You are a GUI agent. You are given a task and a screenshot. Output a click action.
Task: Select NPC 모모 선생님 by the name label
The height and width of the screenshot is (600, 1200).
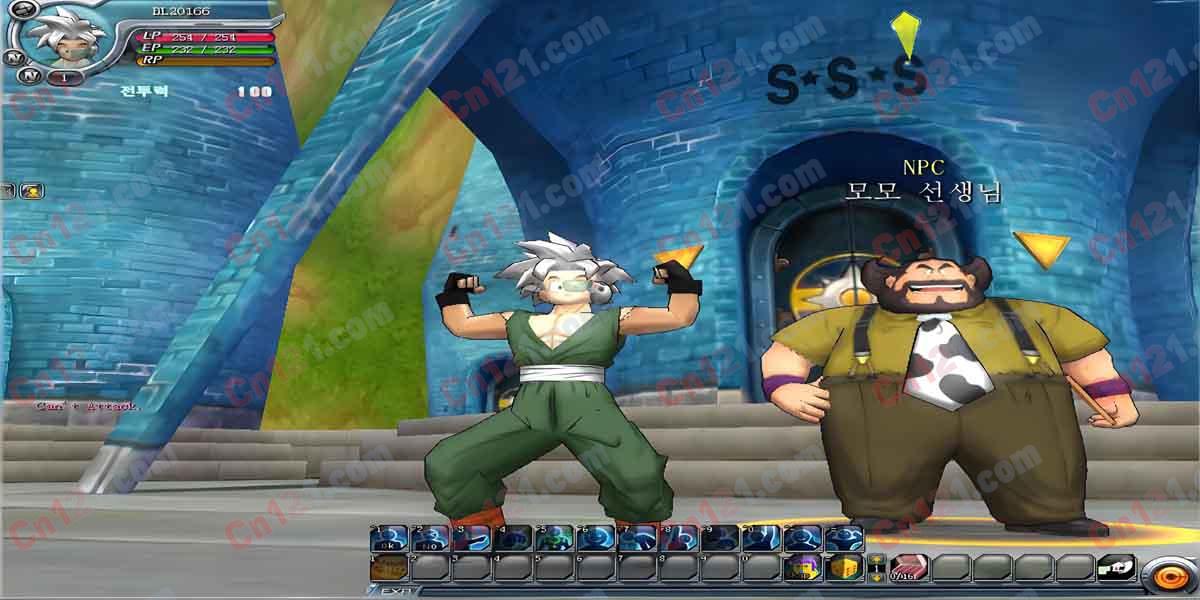tap(922, 192)
